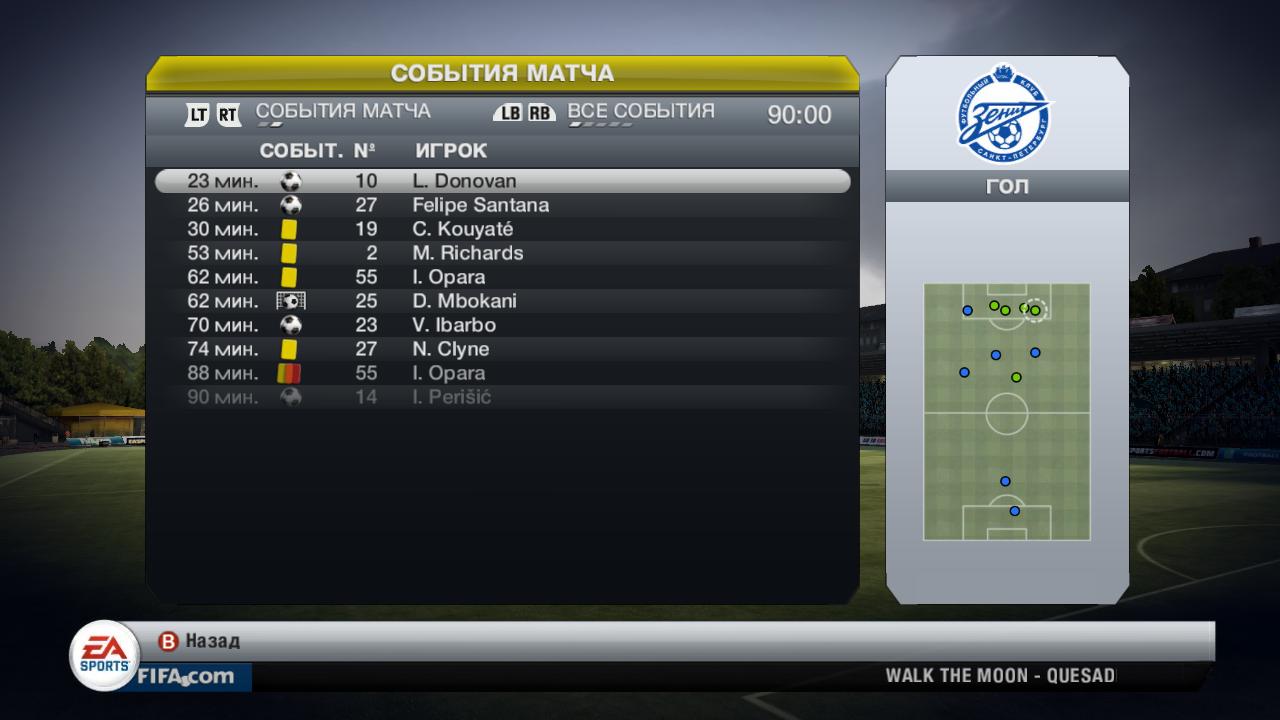Screen dimensions: 1280x720
Task: Choose the D. Mbokani 62 minute event
Action: (x=502, y=301)
